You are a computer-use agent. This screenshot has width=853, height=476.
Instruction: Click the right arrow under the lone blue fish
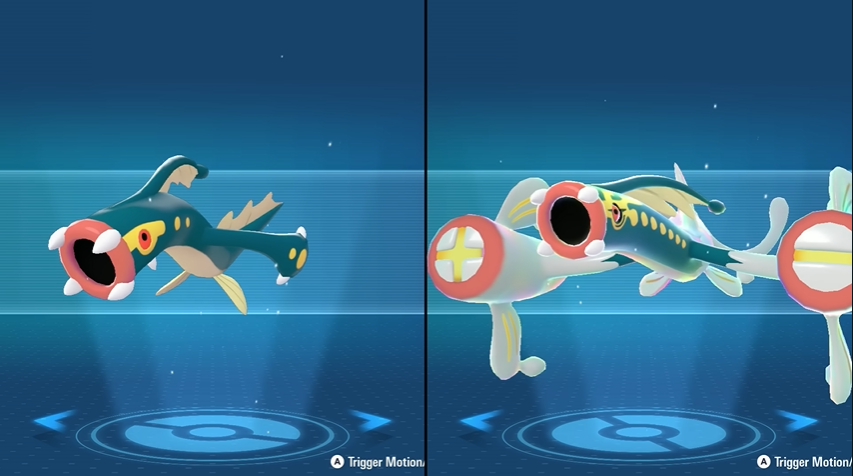point(371,421)
